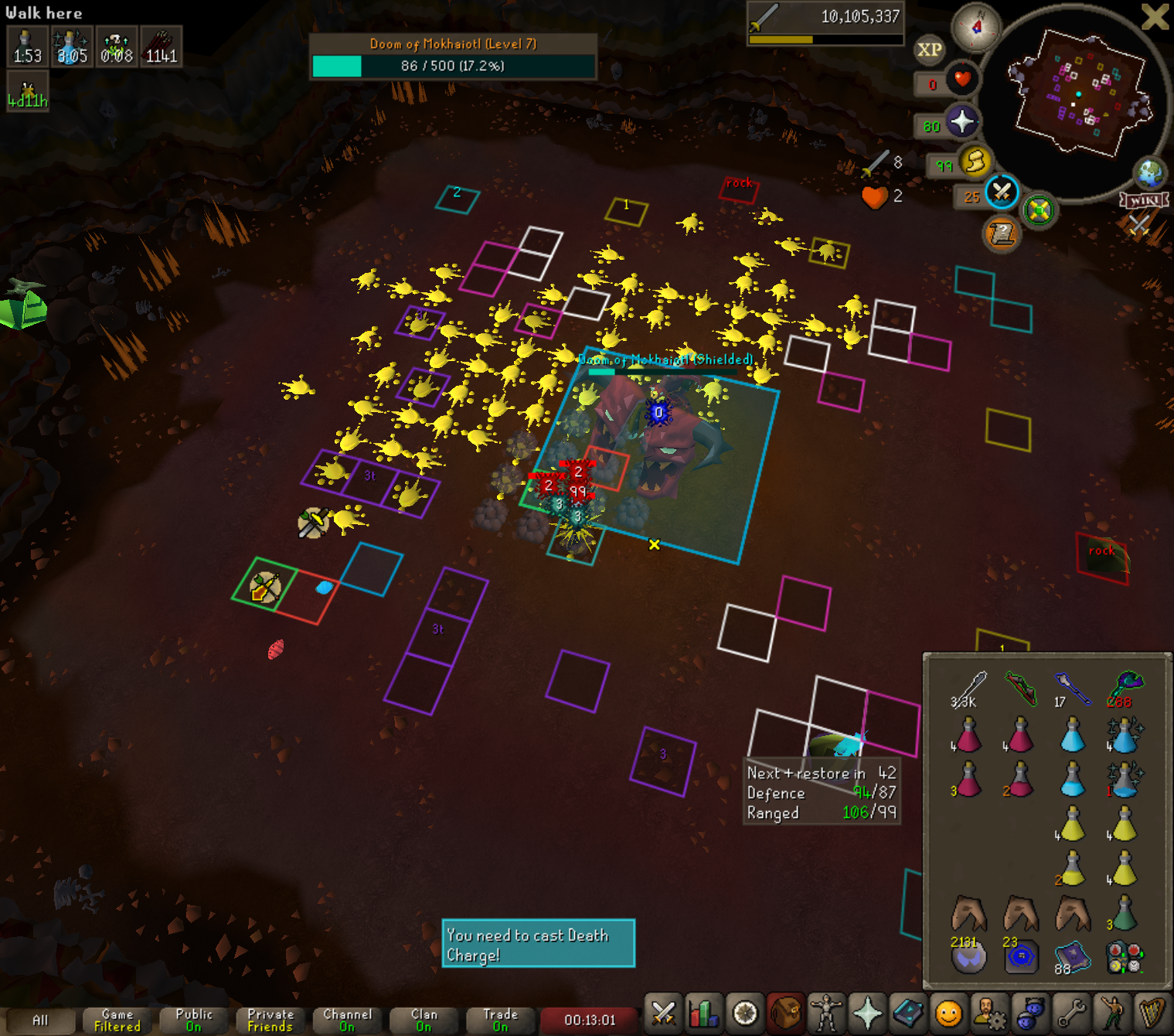
Task: Open the Emotes tab
Action: pyautogui.click(x=1113, y=1013)
